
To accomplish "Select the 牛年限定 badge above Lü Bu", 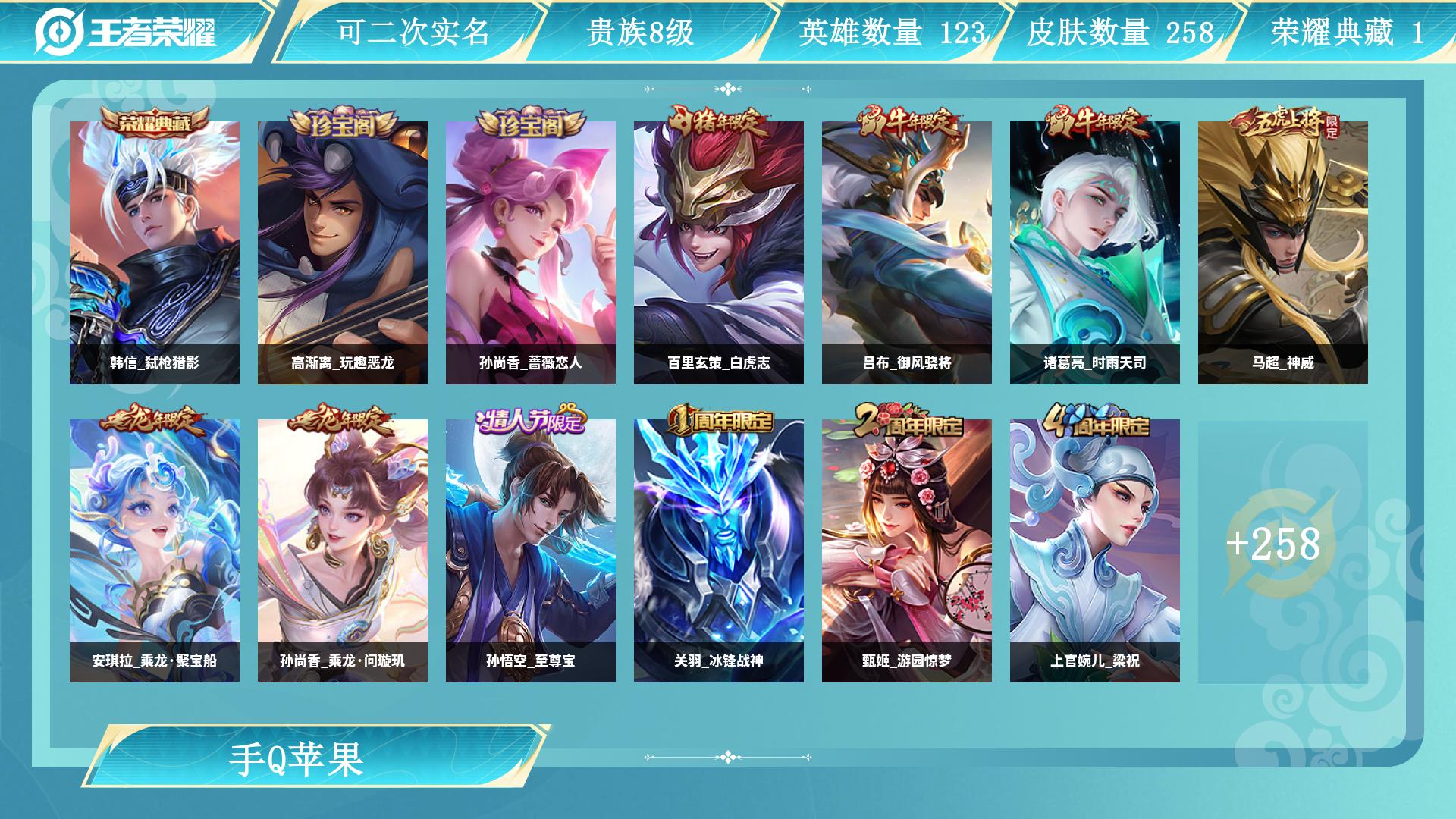I will tap(907, 124).
